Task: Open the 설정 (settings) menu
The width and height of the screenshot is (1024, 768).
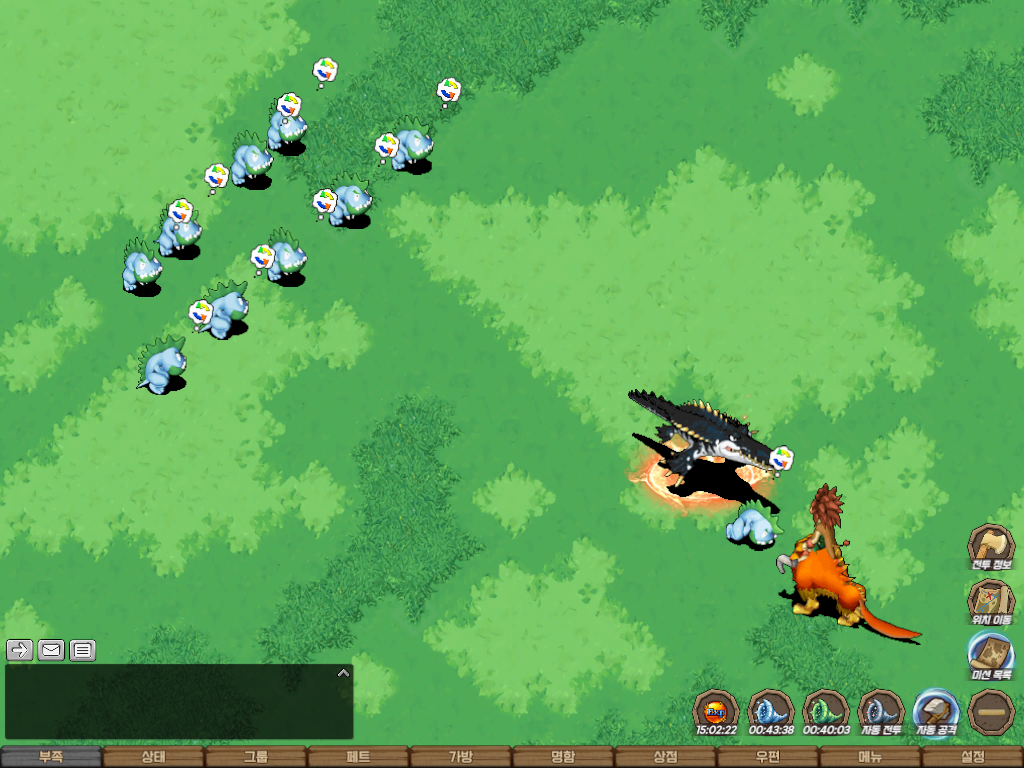Action: click(x=972, y=757)
